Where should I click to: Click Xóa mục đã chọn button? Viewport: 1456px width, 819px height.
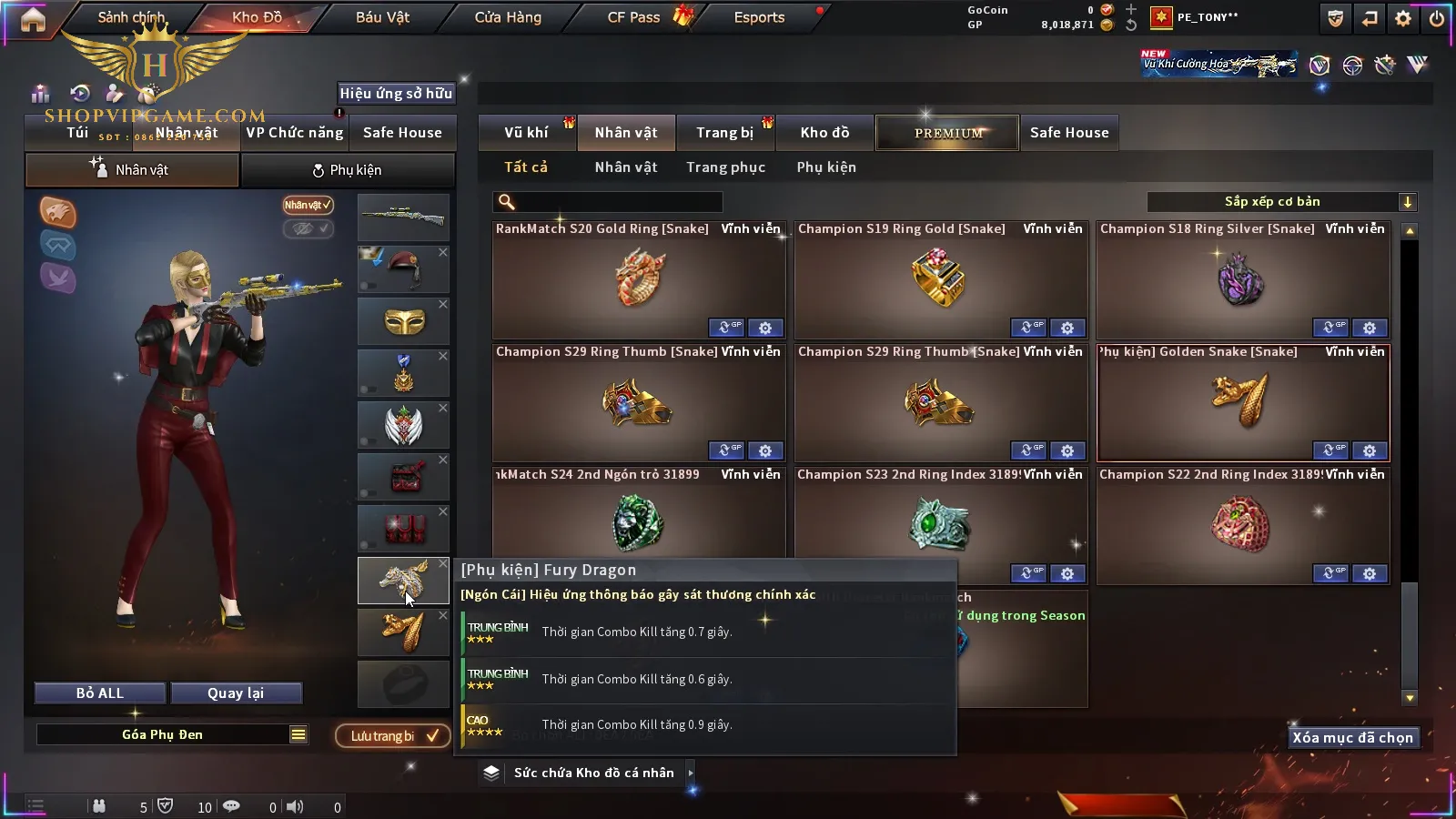coord(1352,738)
